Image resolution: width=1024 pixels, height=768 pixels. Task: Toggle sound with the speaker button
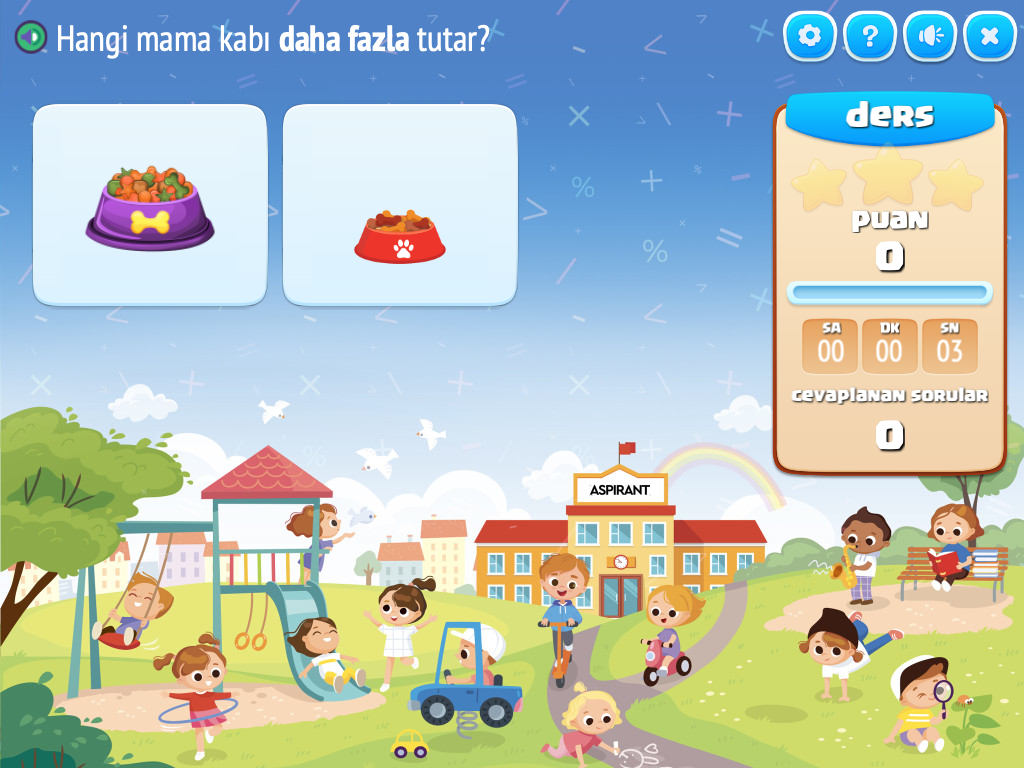(930, 37)
